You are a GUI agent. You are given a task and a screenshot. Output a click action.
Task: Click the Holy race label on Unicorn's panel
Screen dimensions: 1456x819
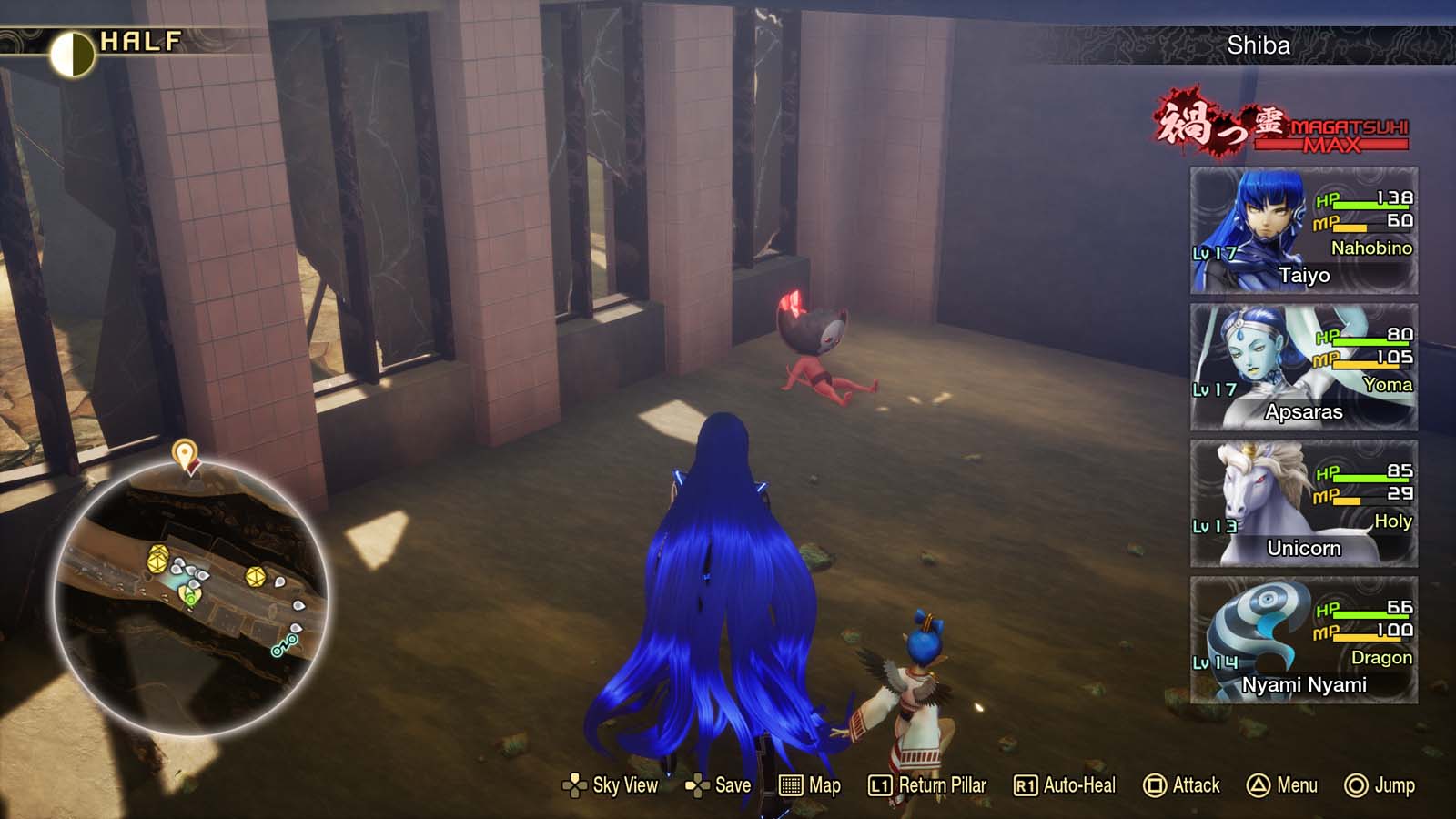[x=1392, y=521]
